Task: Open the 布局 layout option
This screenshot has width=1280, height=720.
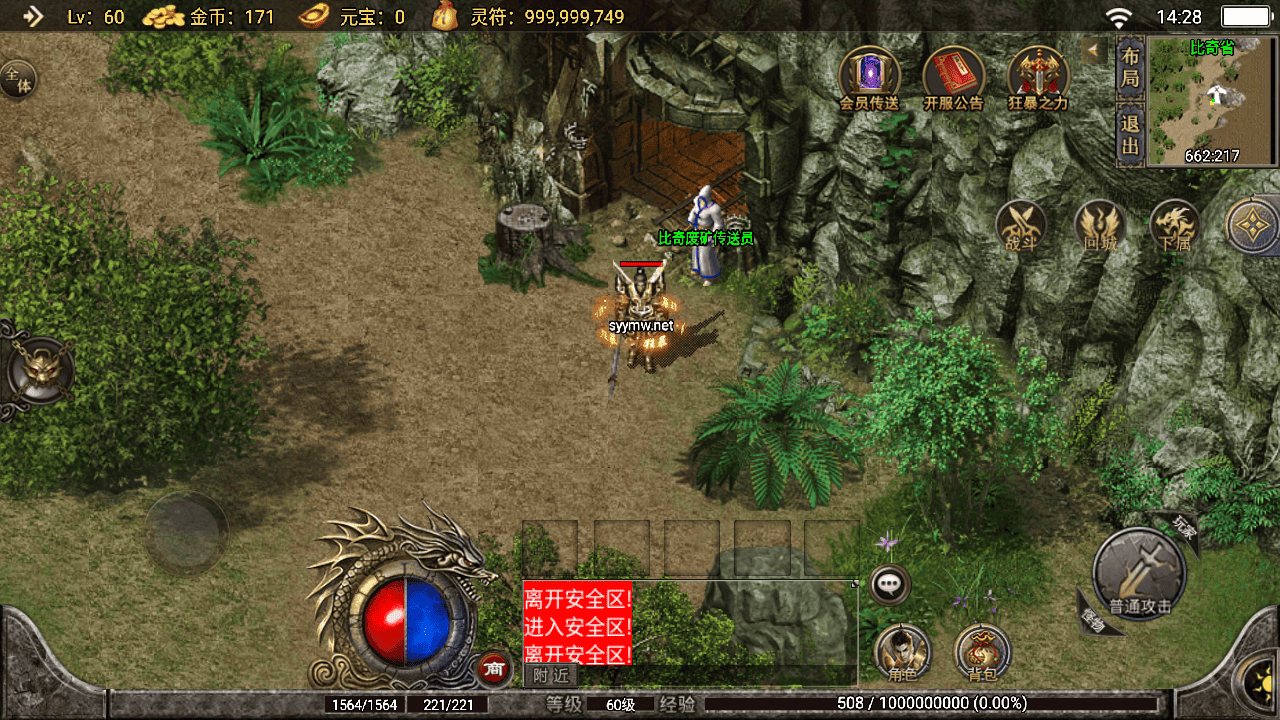Action: (x=1130, y=67)
